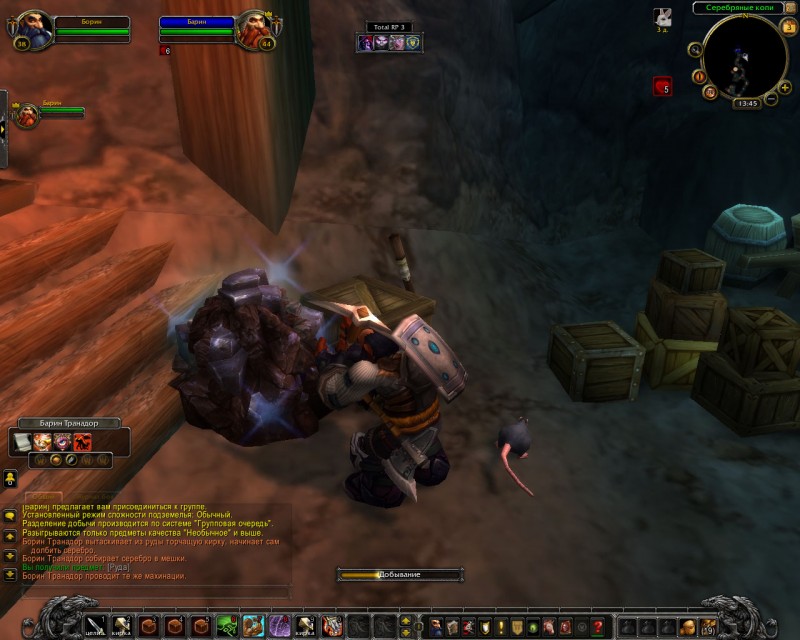Activate the green ability on the action bar
800x640 pixels.
point(226,626)
